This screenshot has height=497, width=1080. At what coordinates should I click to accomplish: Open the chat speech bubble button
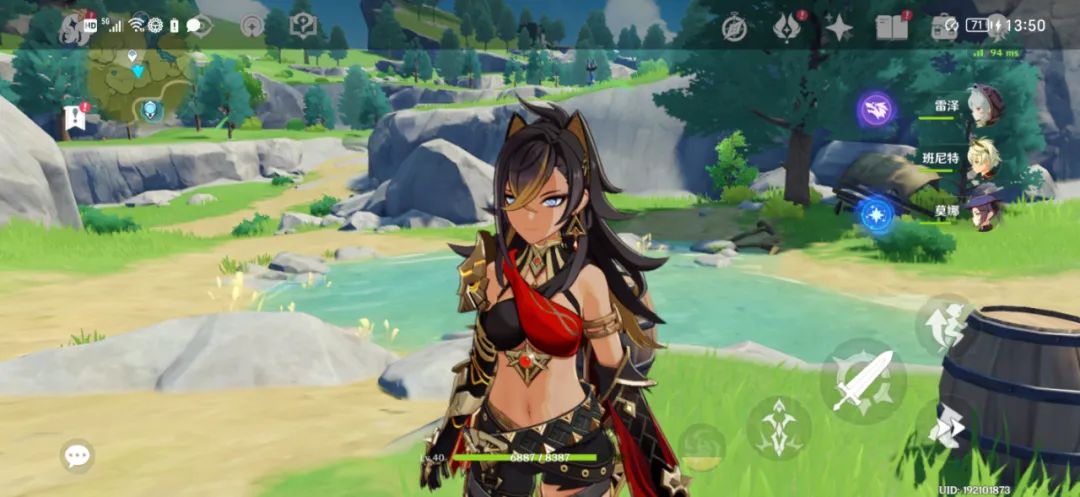[77, 456]
